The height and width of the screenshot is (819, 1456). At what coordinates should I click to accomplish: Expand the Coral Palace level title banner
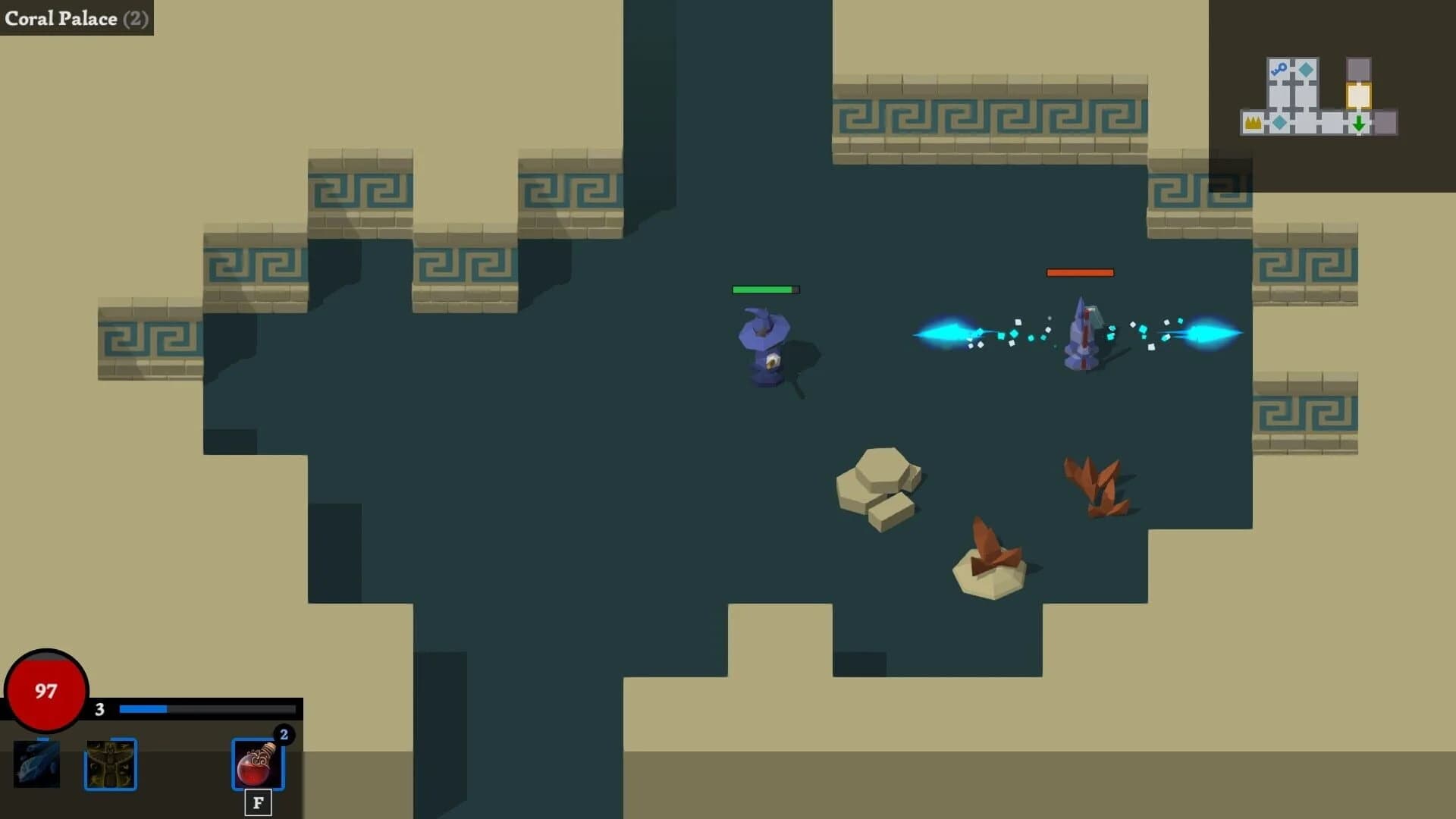pos(76,19)
